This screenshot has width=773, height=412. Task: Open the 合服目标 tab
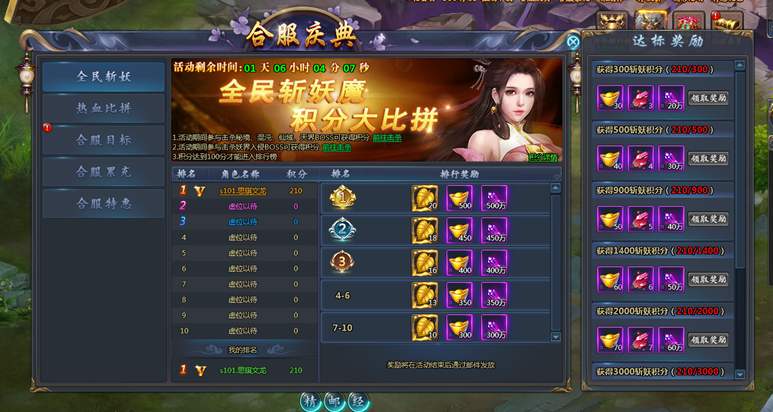(x=103, y=140)
